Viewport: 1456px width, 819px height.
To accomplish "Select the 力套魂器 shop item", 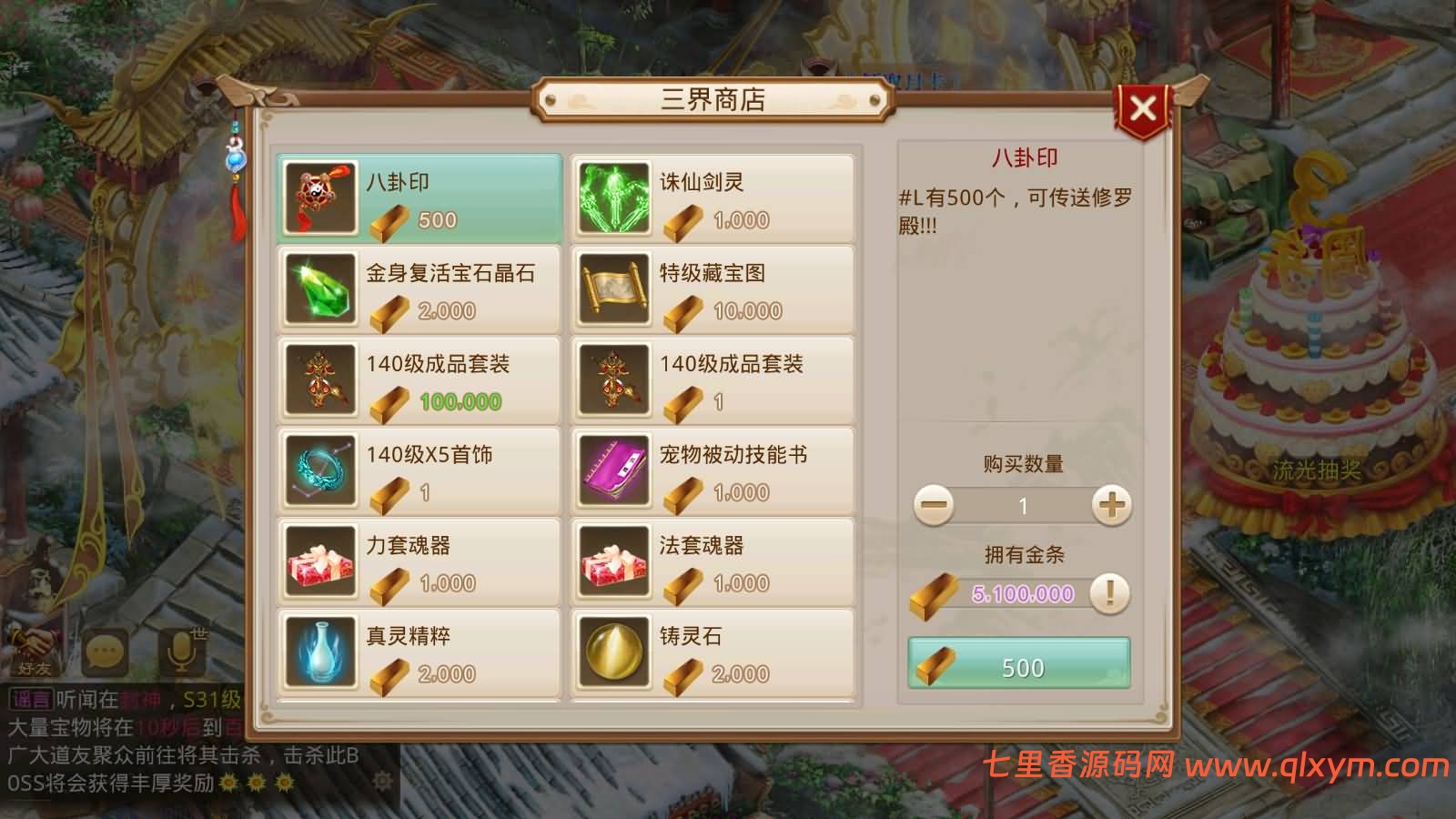I will coord(320,561).
